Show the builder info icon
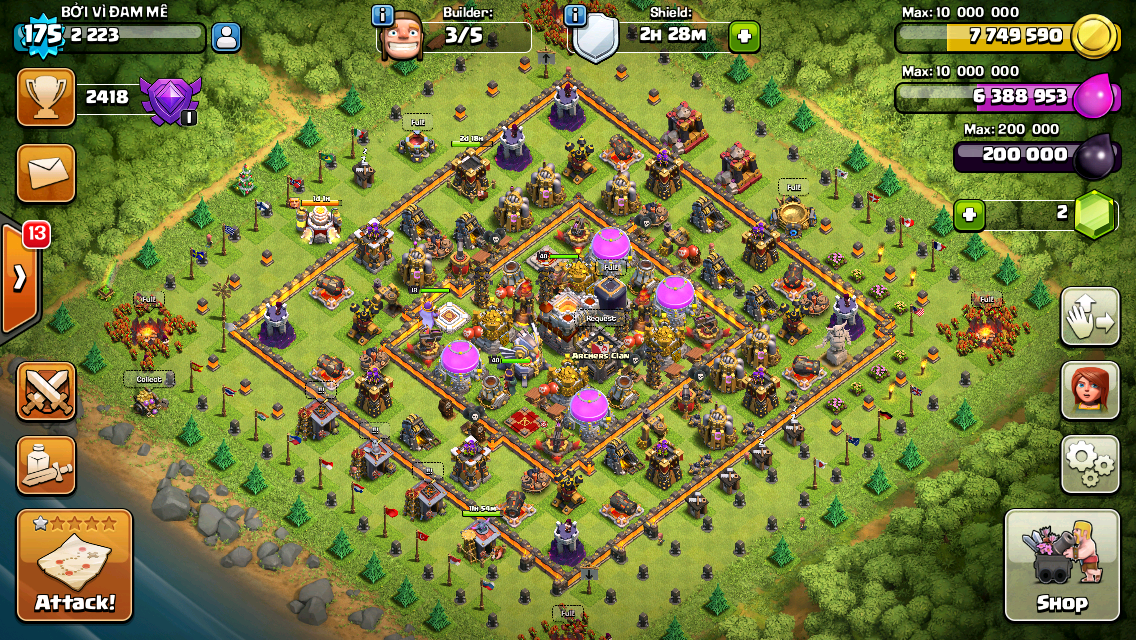1136x640 pixels. (x=382, y=16)
